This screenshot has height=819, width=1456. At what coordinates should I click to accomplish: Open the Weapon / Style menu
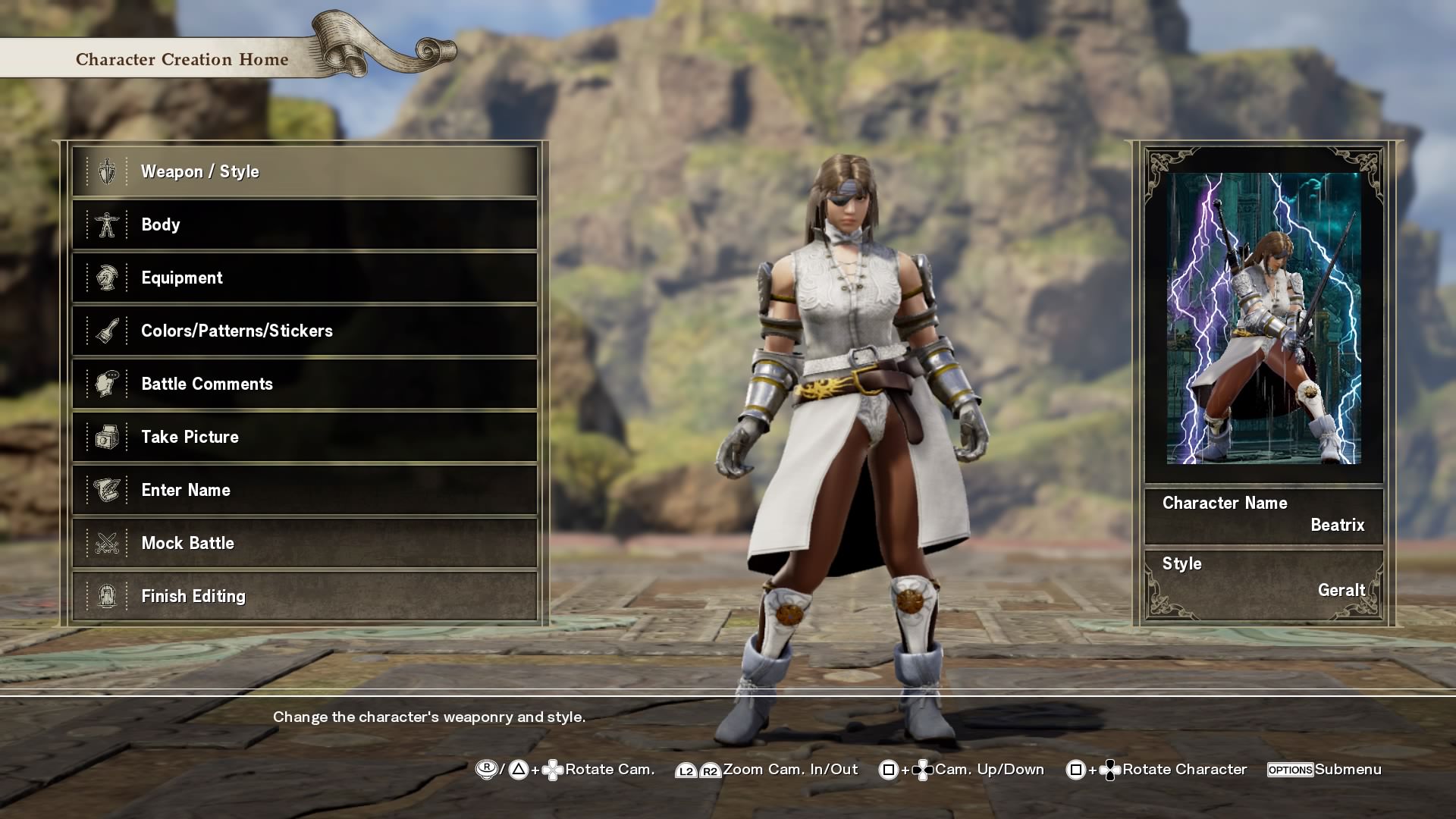coord(304,172)
